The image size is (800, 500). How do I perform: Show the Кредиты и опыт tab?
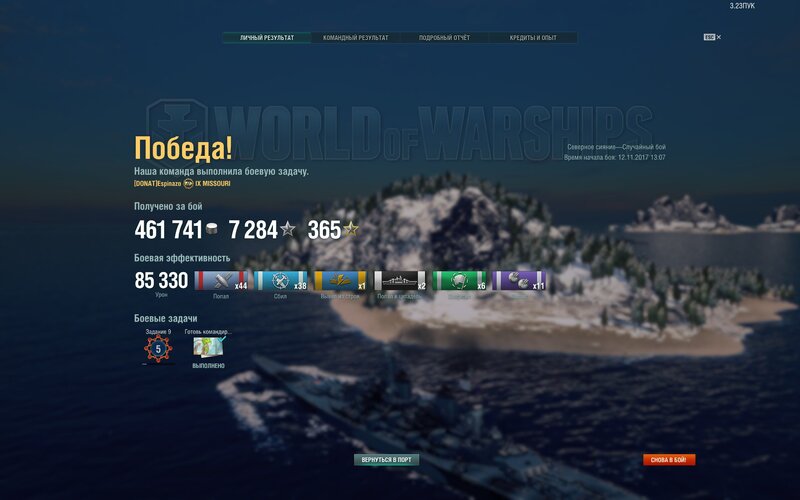coord(533,38)
